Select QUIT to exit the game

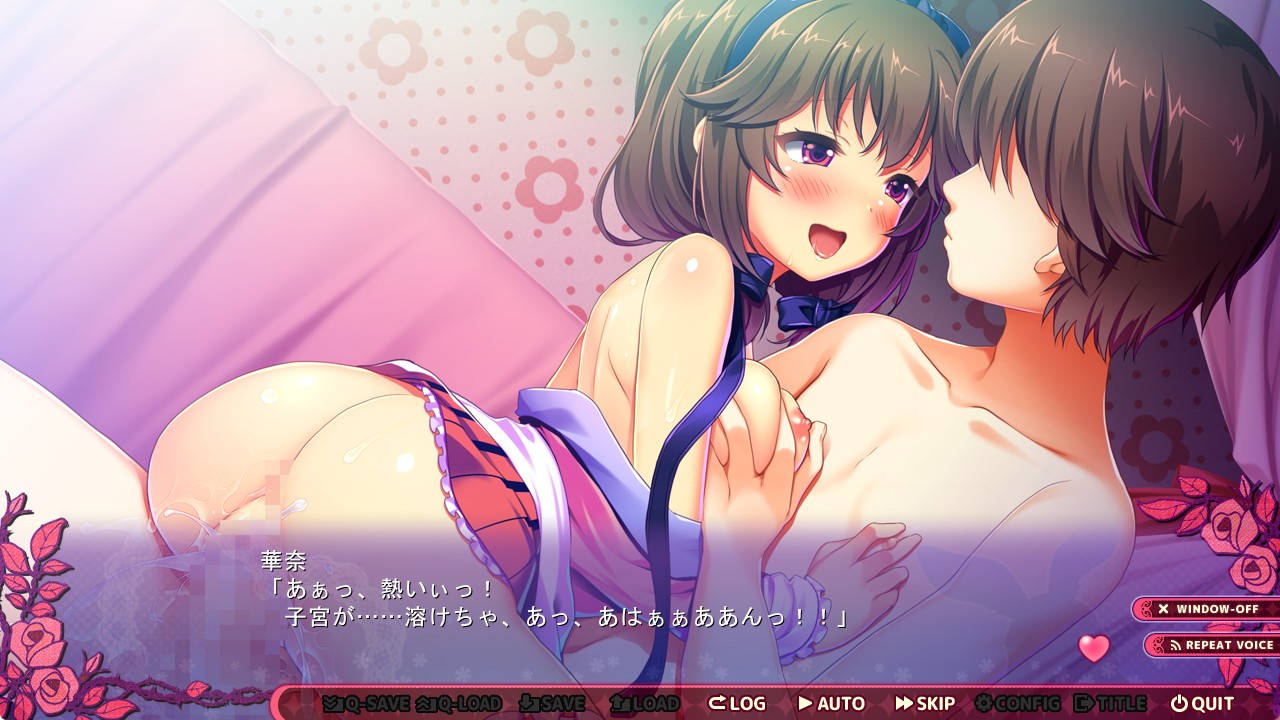pyautogui.click(x=1203, y=703)
